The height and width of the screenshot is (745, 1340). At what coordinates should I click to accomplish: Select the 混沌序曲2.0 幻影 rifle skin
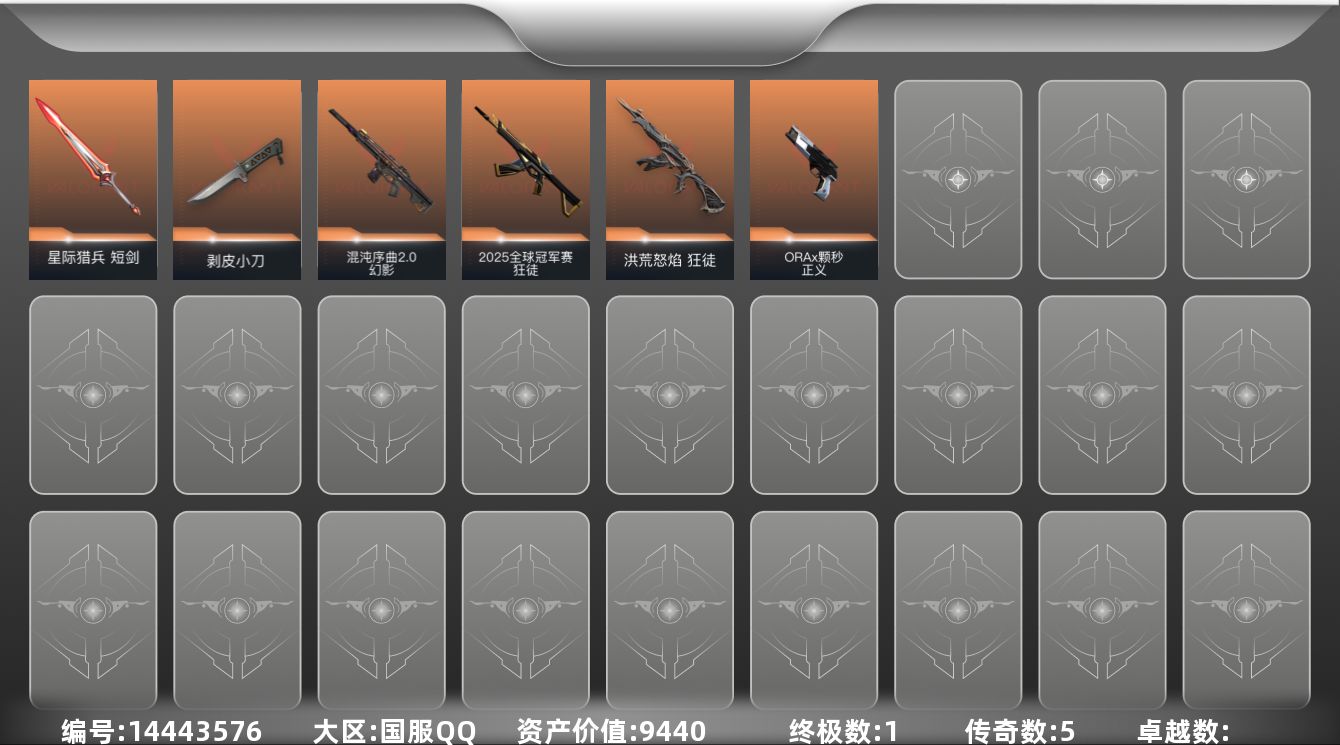380,178
